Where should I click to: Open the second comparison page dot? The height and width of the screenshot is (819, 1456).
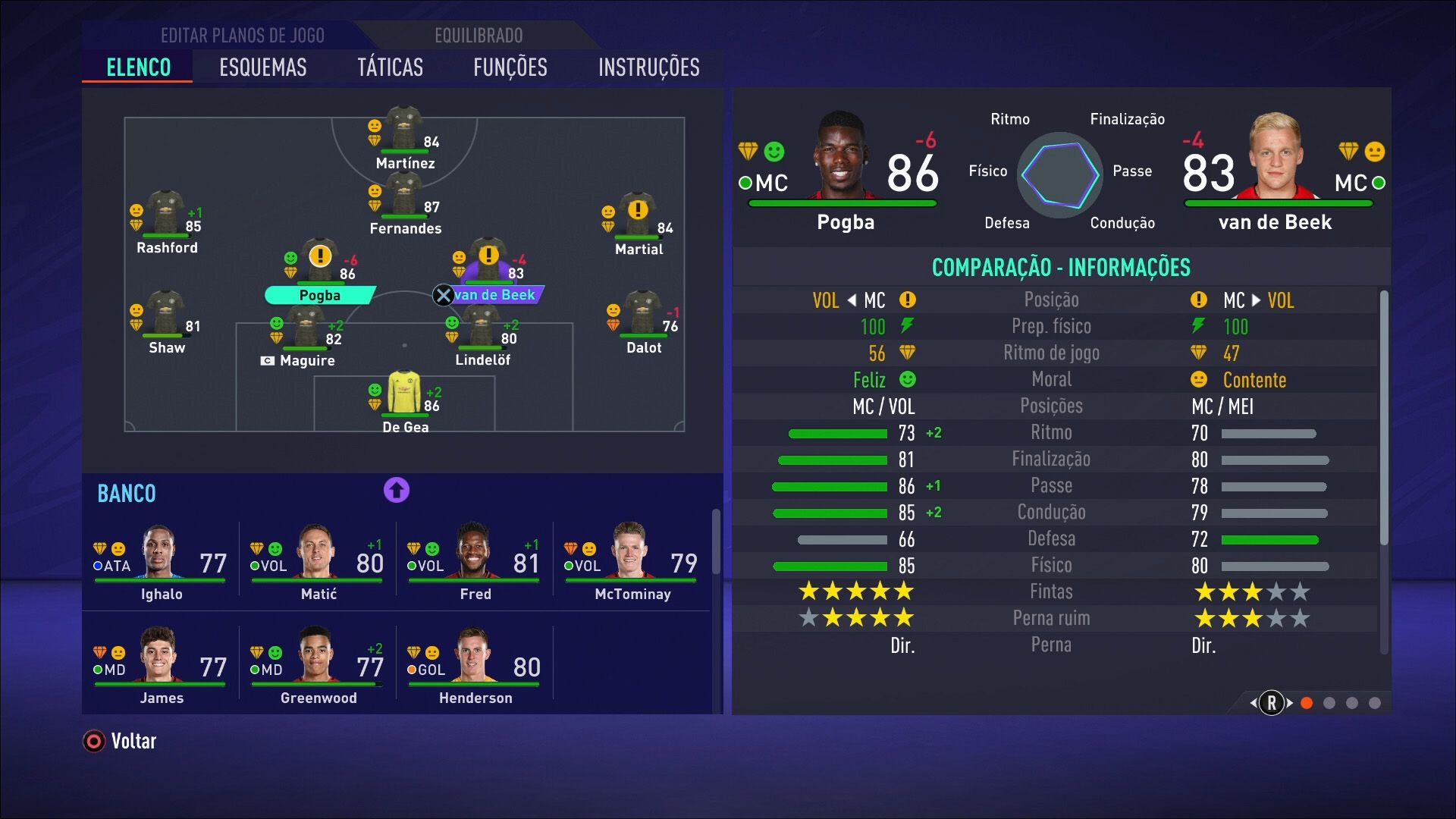pyautogui.click(x=1329, y=703)
